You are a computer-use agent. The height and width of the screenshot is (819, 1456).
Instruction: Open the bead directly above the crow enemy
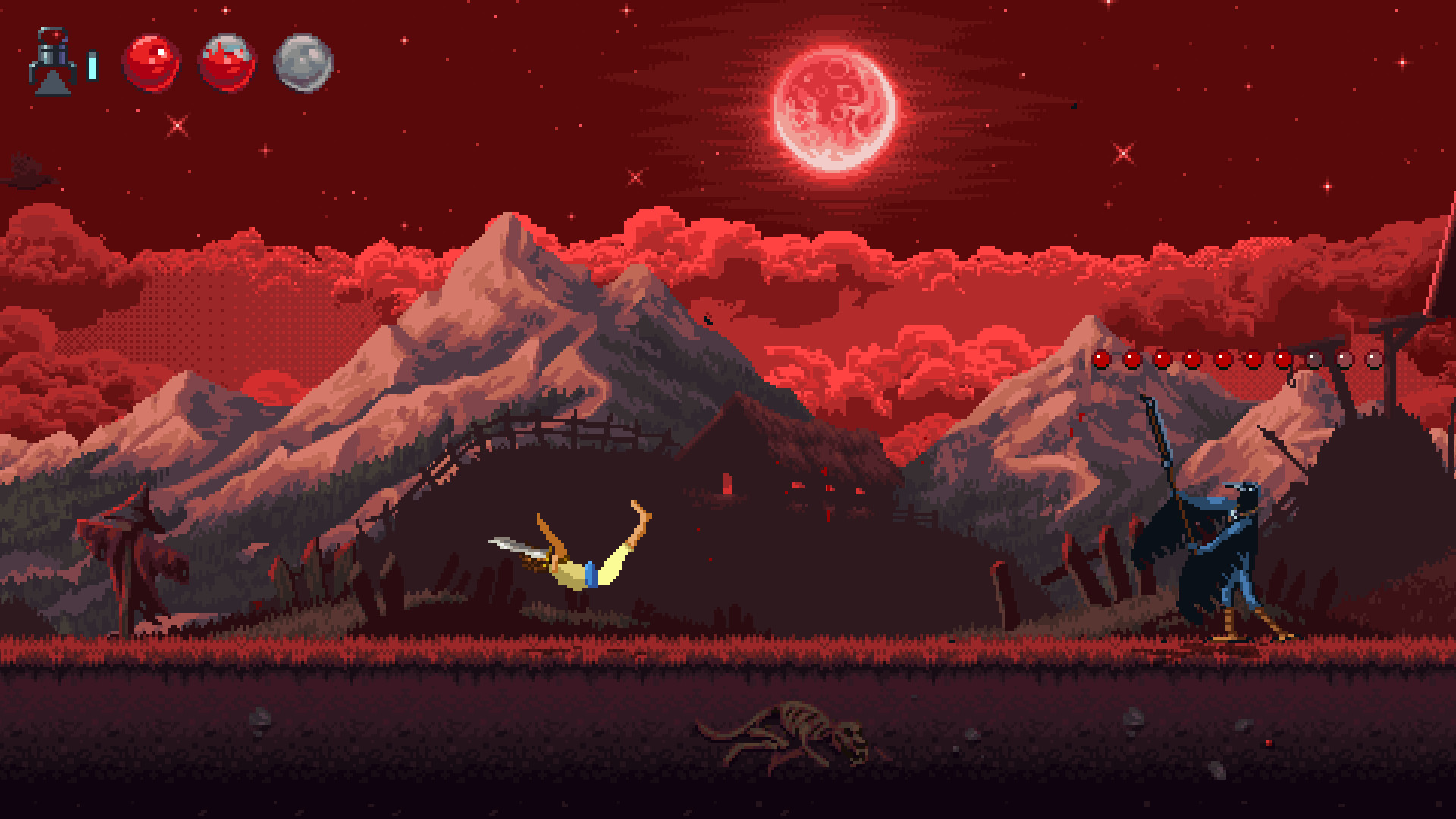(1222, 359)
